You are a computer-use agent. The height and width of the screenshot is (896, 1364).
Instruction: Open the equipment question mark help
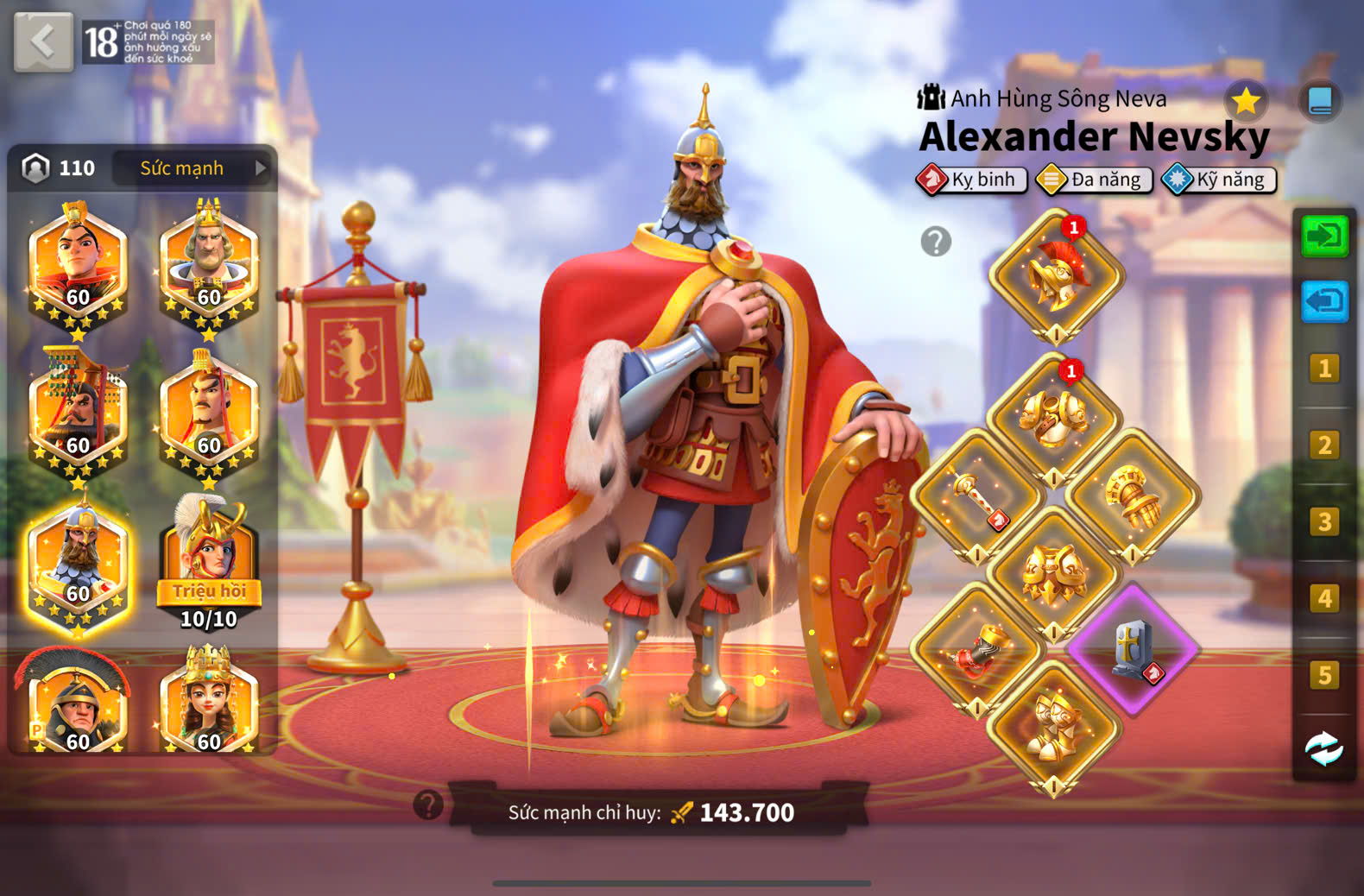click(x=936, y=242)
